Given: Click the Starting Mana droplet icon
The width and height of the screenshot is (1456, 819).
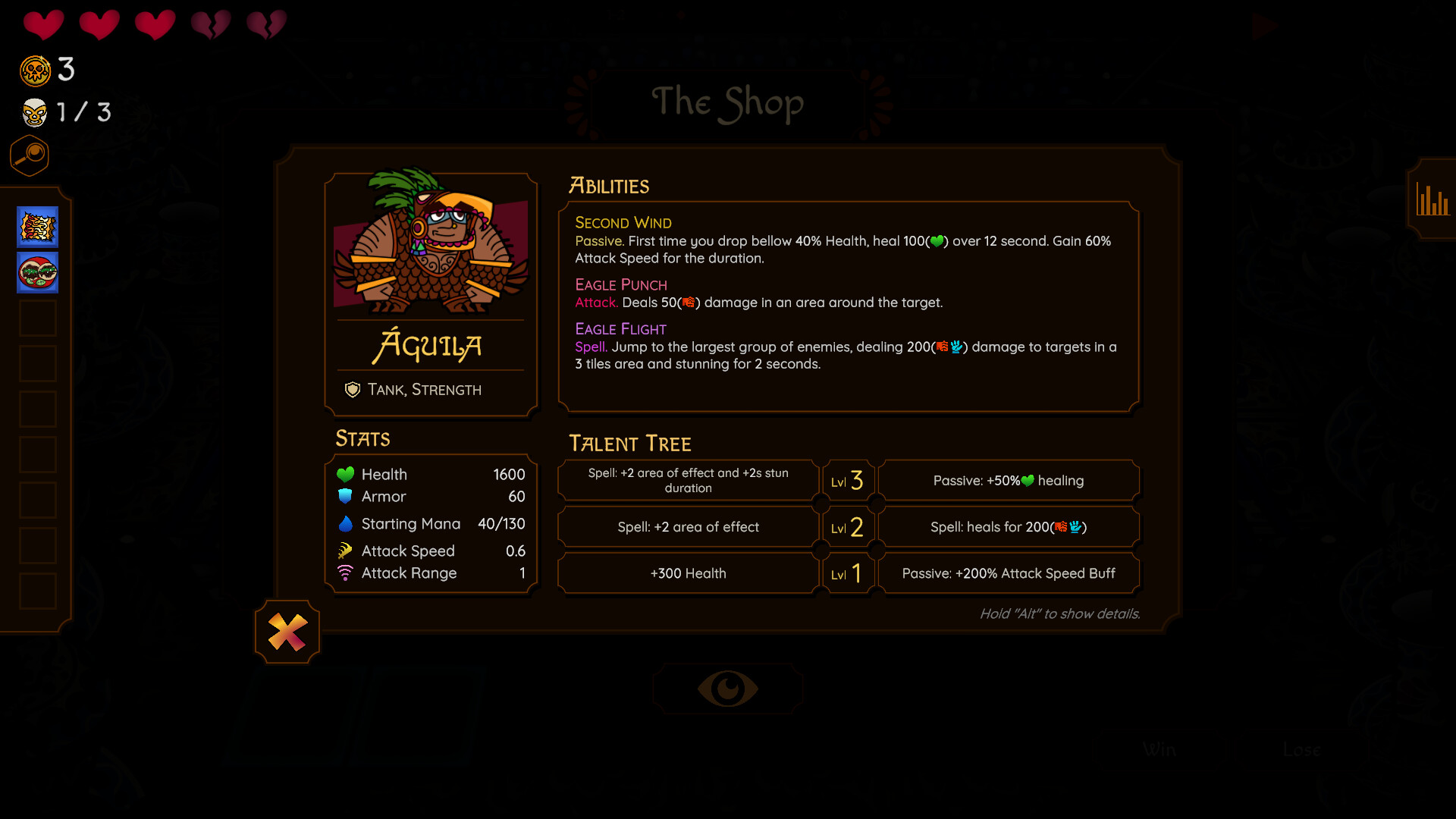Looking at the screenshot, I should pos(346,523).
